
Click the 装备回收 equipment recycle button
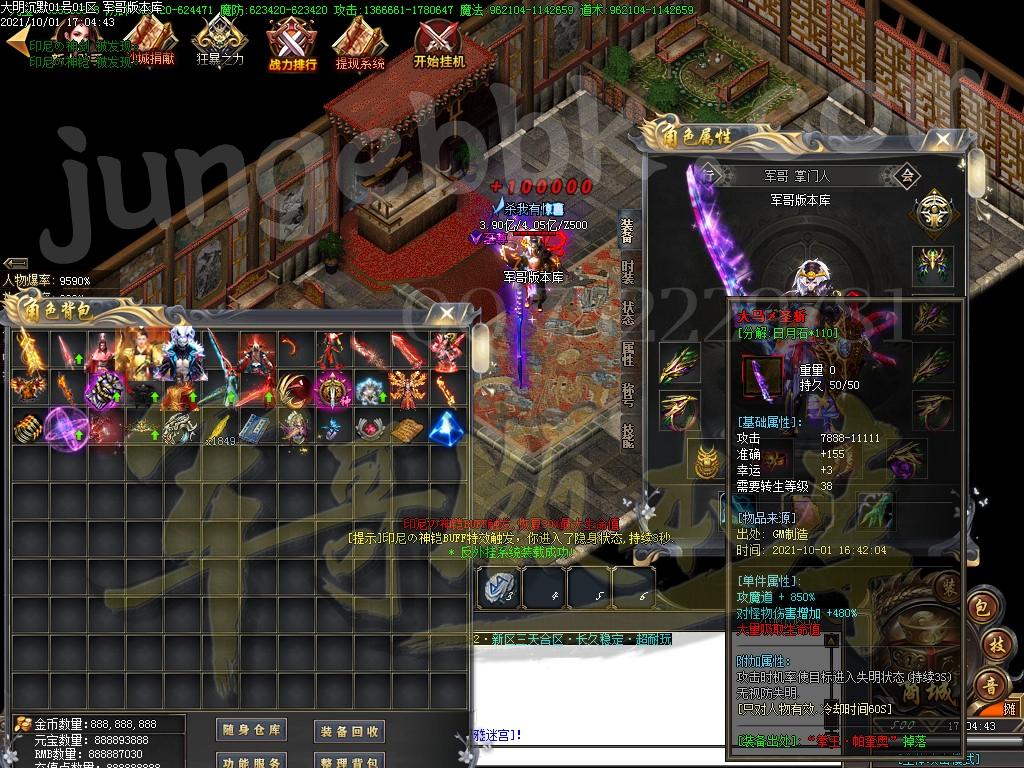pyautogui.click(x=349, y=731)
